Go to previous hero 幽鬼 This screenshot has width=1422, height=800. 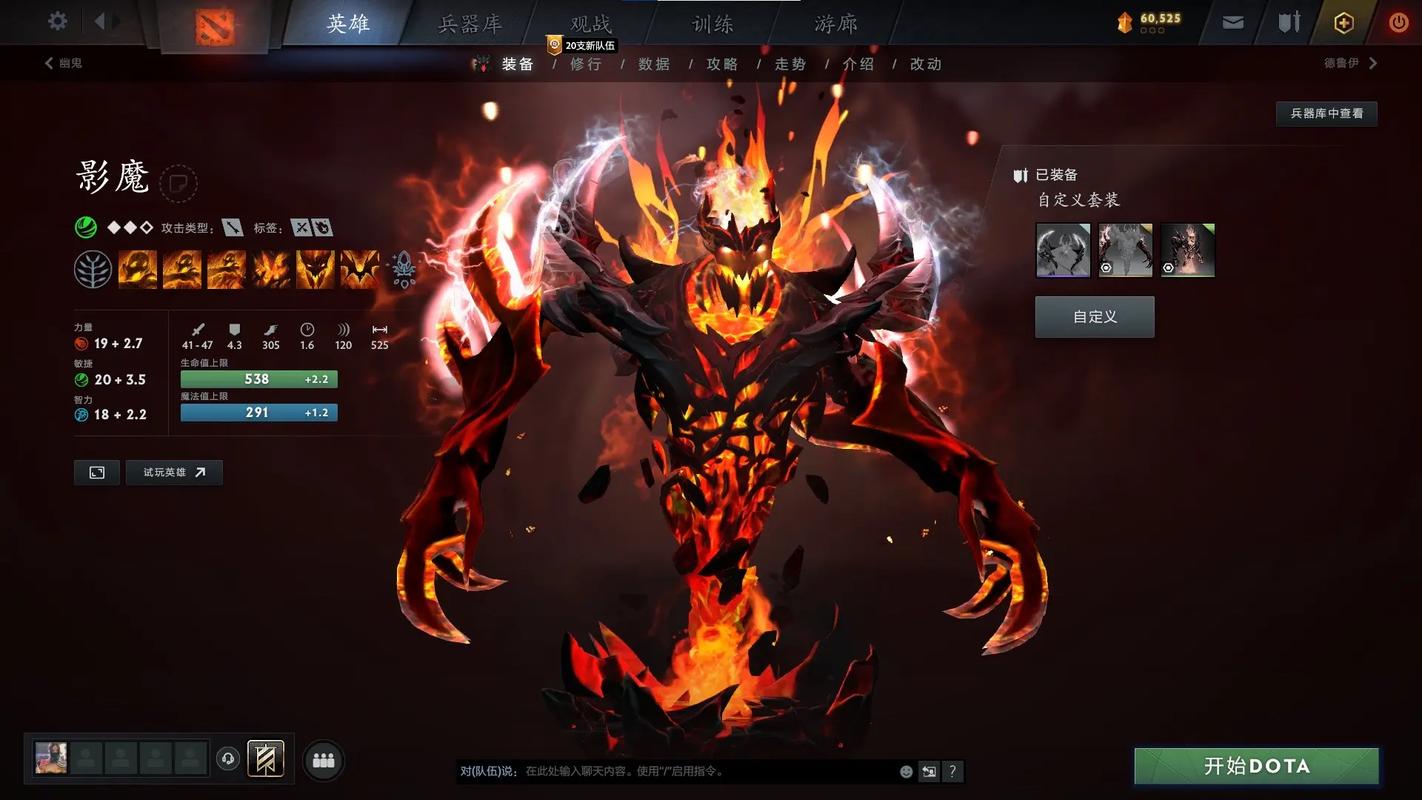point(63,63)
